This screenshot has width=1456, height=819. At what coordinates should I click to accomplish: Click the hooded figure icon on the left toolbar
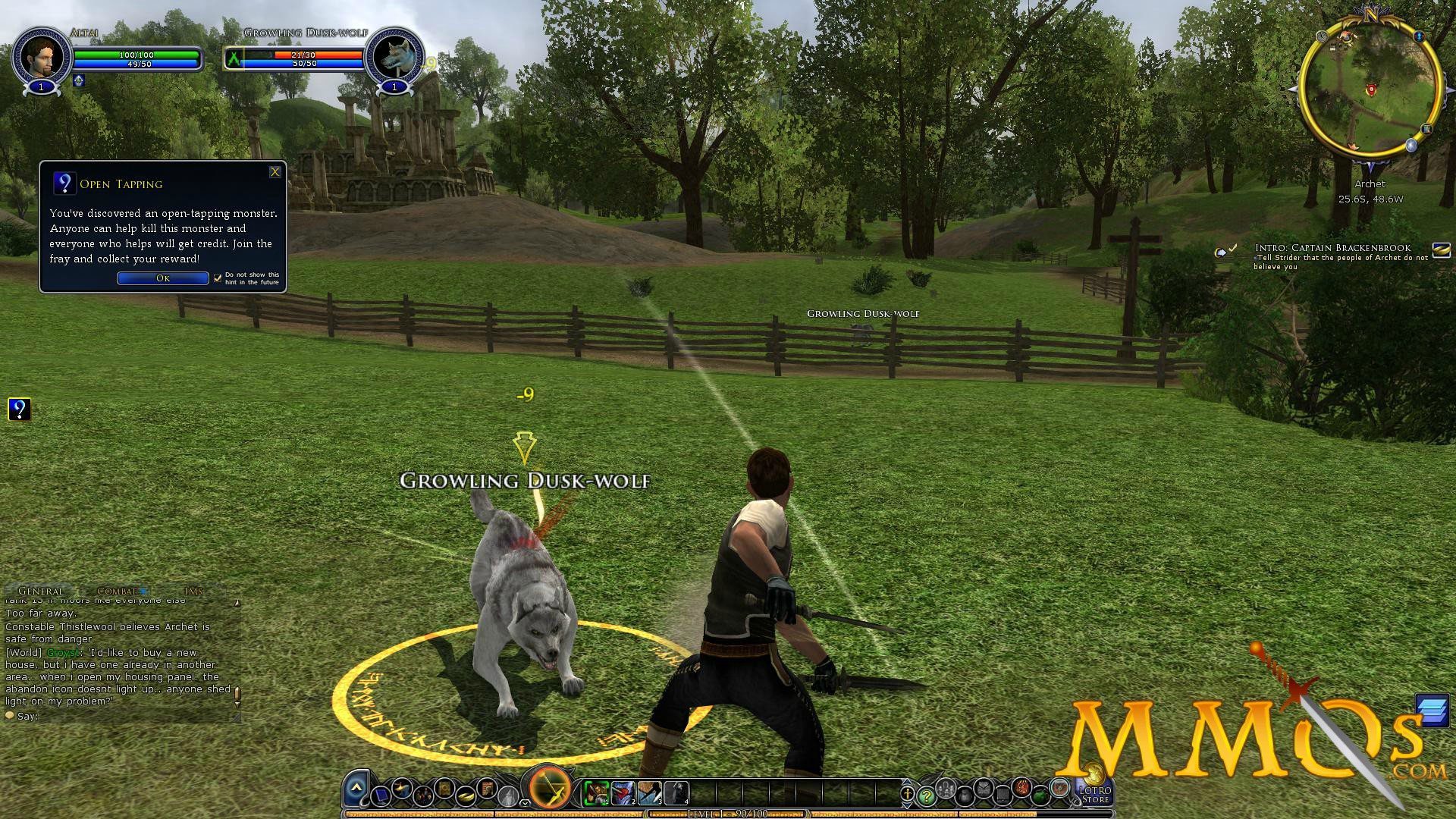[508, 795]
